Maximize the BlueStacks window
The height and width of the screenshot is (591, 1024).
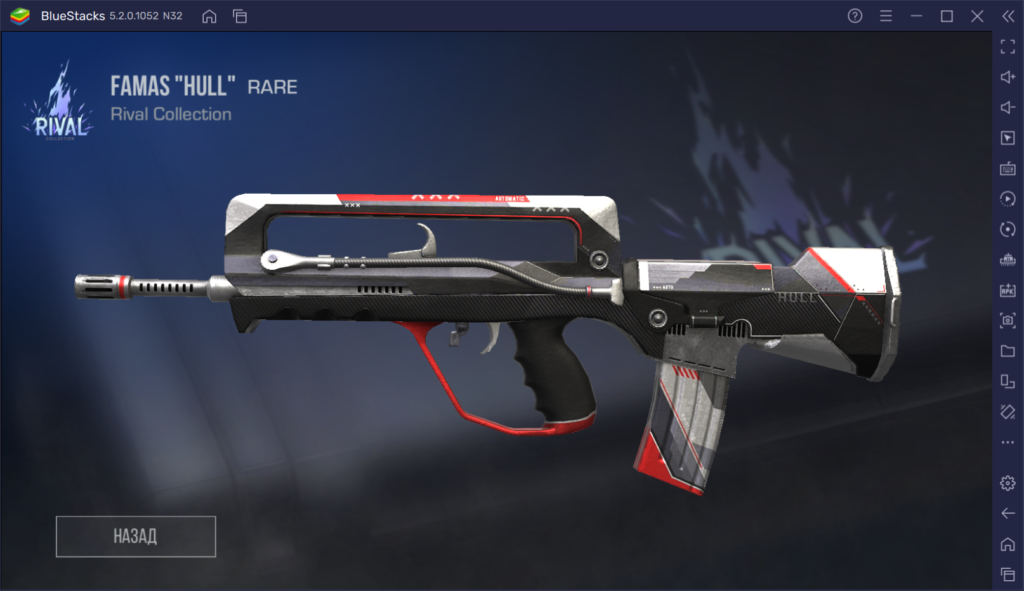[946, 16]
